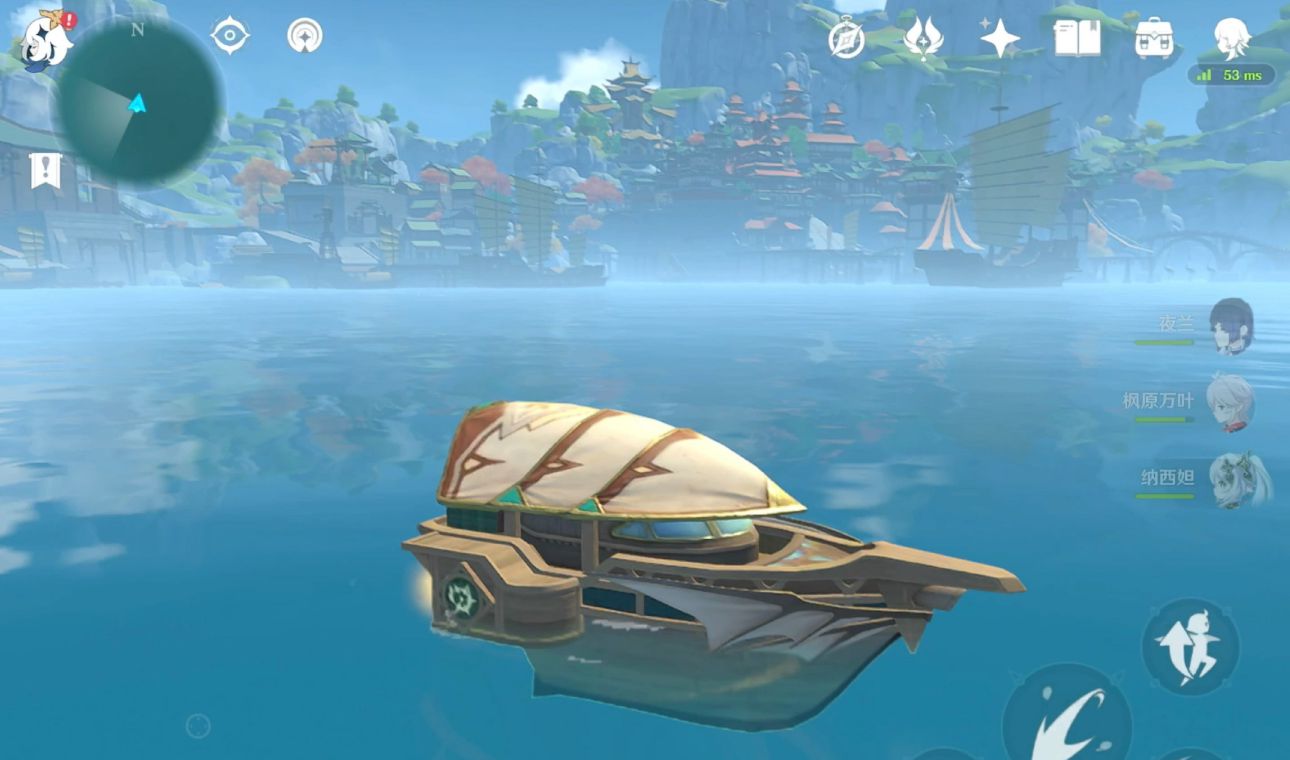
Task: Switch to party member 枫原万叶
Action: (x=1230, y=402)
